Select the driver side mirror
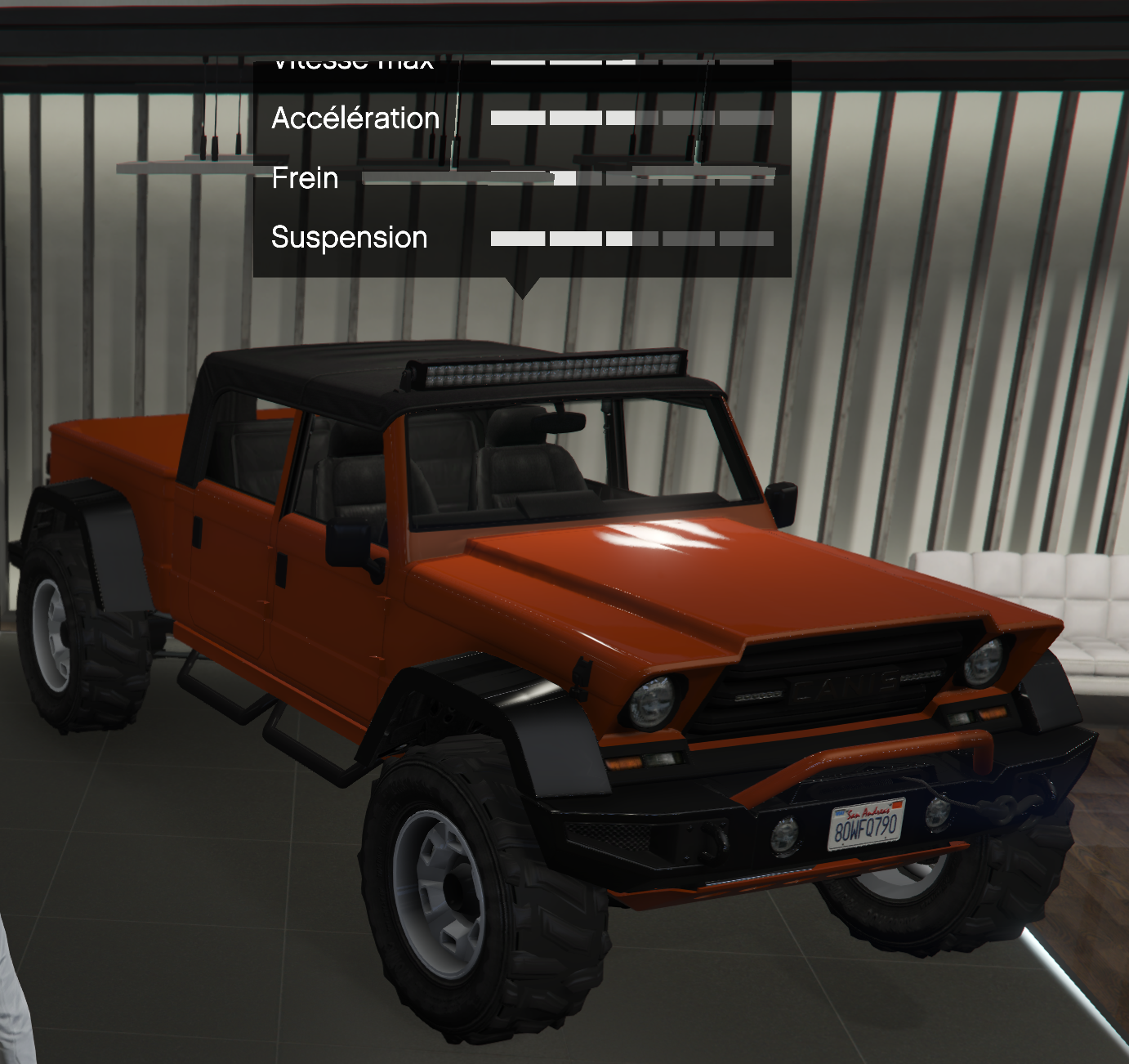The height and width of the screenshot is (1064, 1129). pyautogui.click(x=350, y=543)
